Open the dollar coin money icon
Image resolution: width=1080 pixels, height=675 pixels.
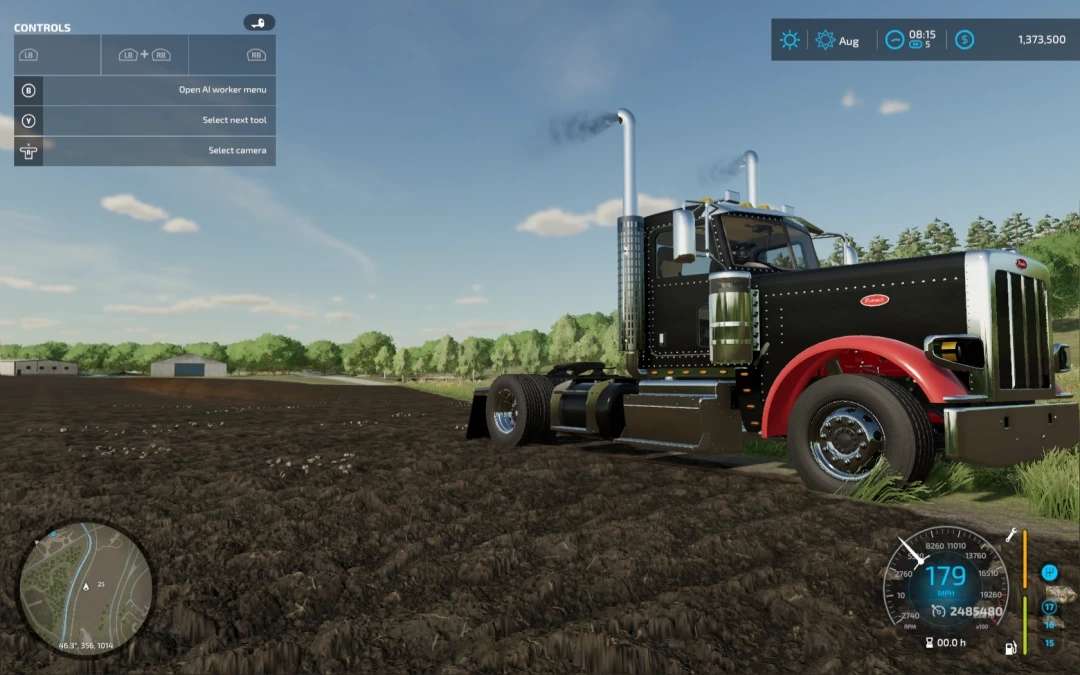coord(964,40)
